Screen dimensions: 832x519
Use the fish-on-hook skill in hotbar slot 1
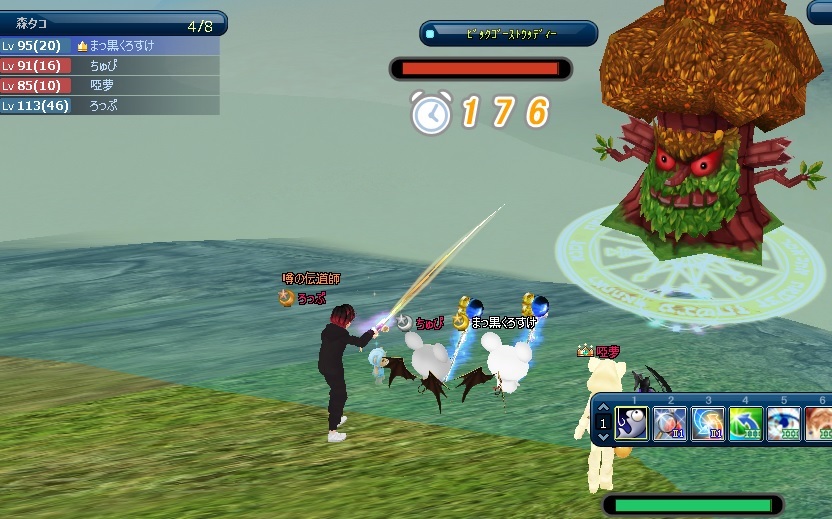[x=632, y=423]
